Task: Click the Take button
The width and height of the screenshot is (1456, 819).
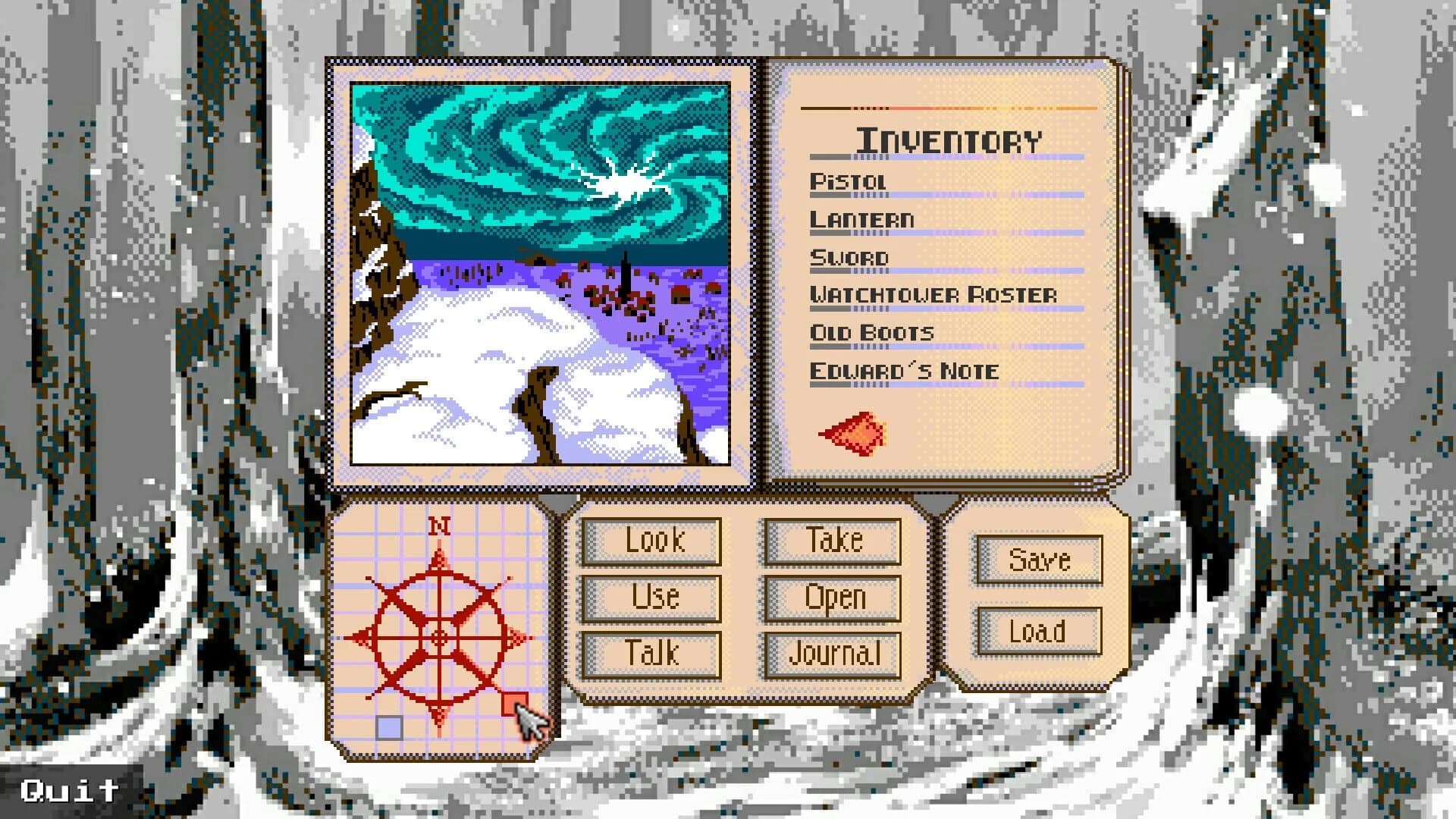Action: pos(832,540)
